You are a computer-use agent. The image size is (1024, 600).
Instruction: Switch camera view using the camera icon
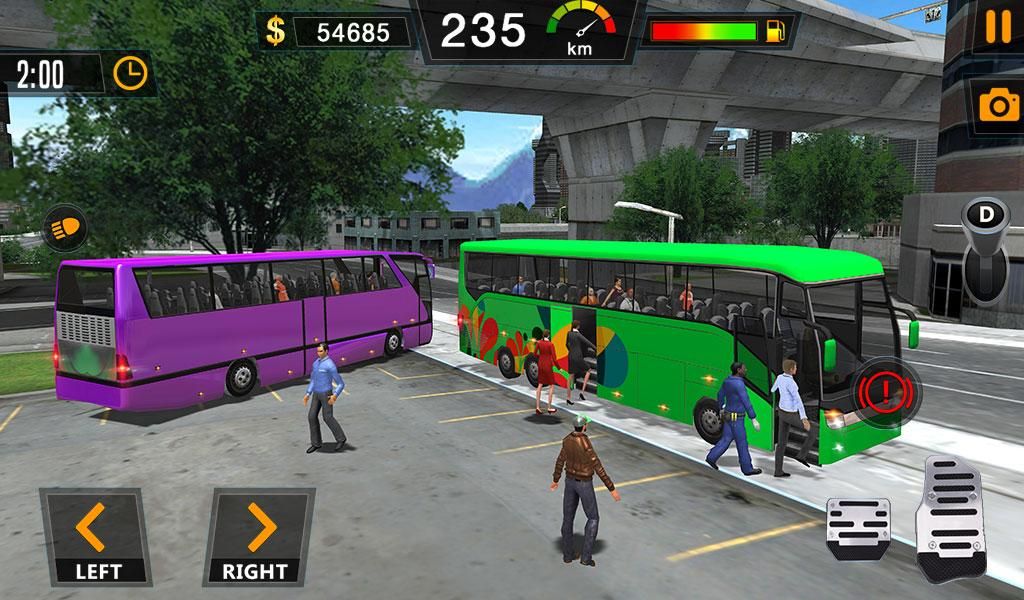coord(997,106)
